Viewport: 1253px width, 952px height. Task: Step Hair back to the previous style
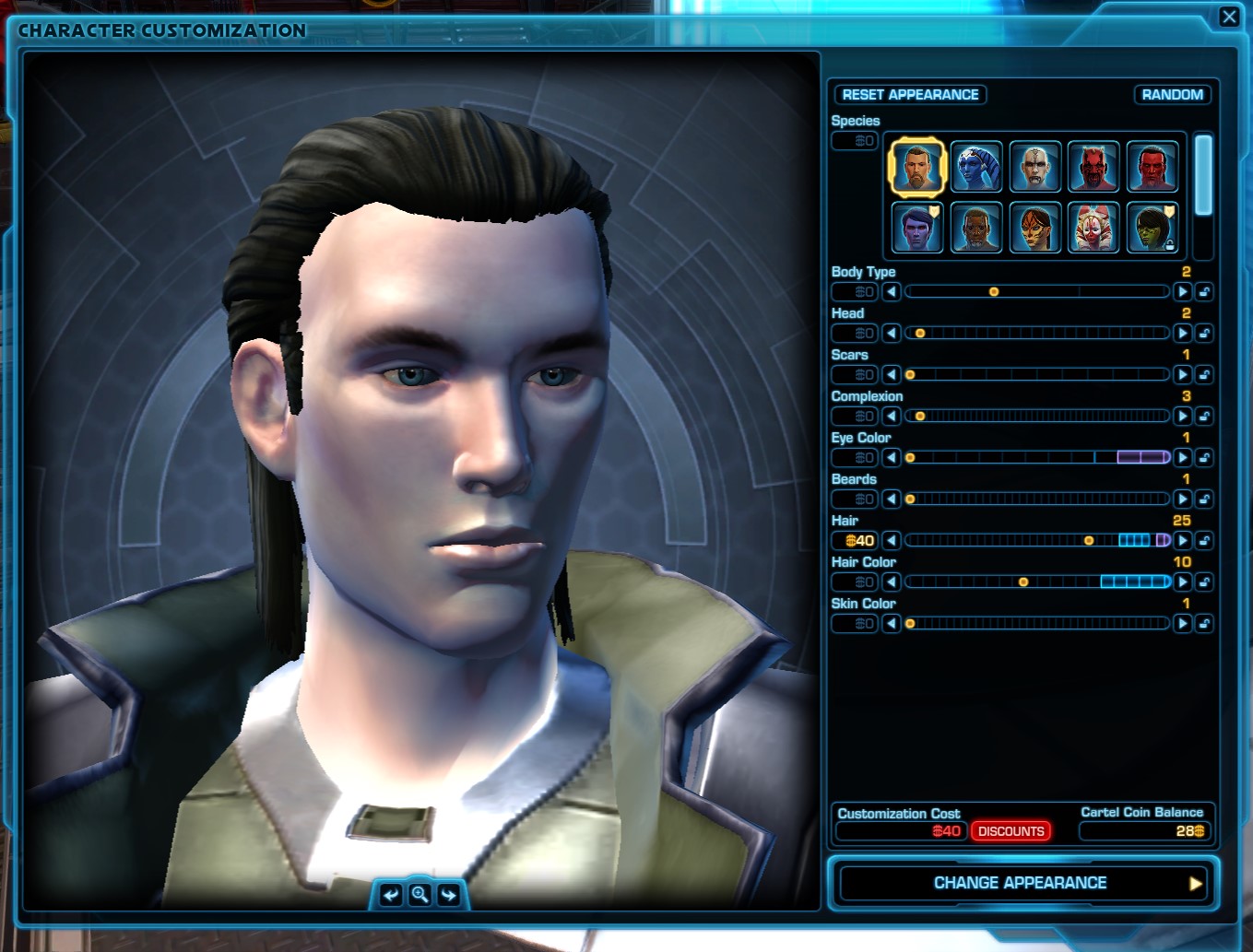point(891,541)
